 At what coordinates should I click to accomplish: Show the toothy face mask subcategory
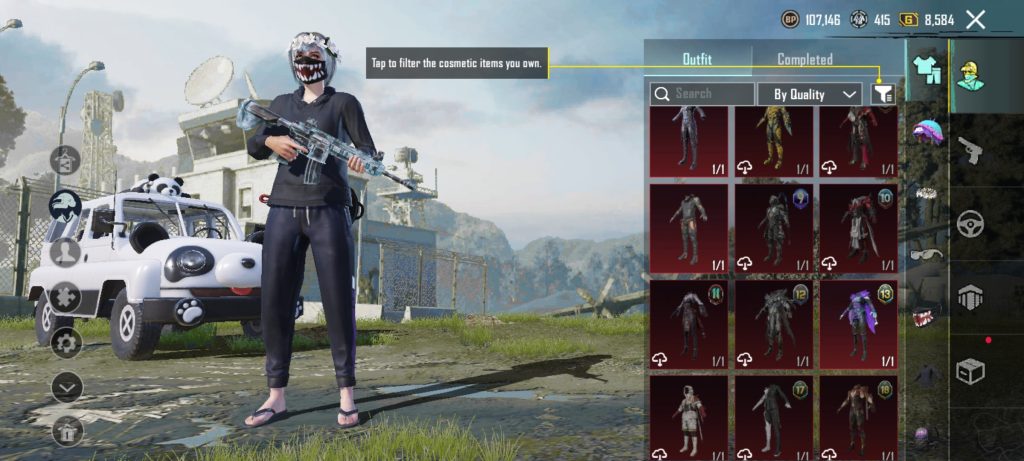point(925,317)
